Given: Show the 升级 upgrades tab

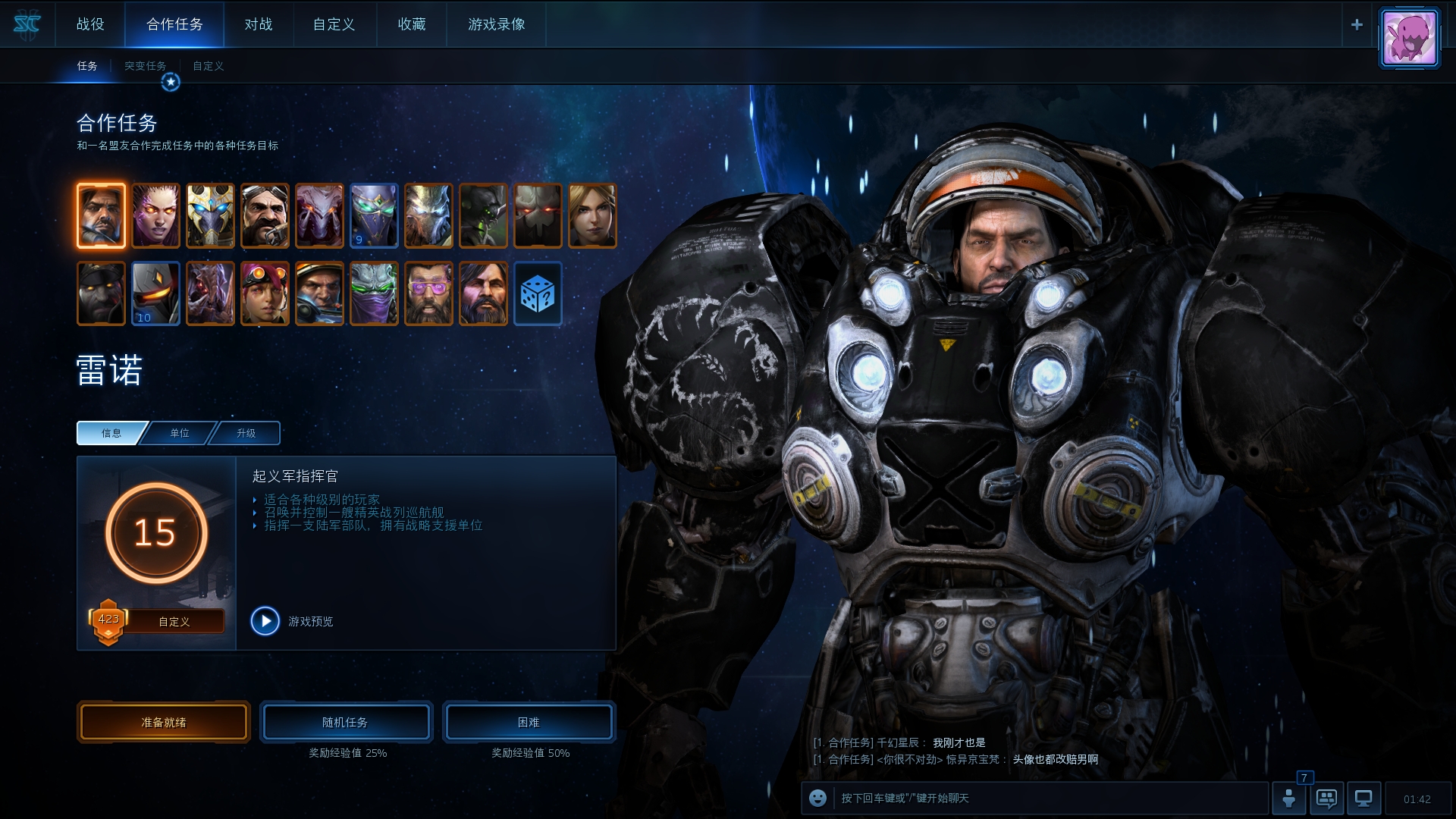Looking at the screenshot, I should [246, 433].
